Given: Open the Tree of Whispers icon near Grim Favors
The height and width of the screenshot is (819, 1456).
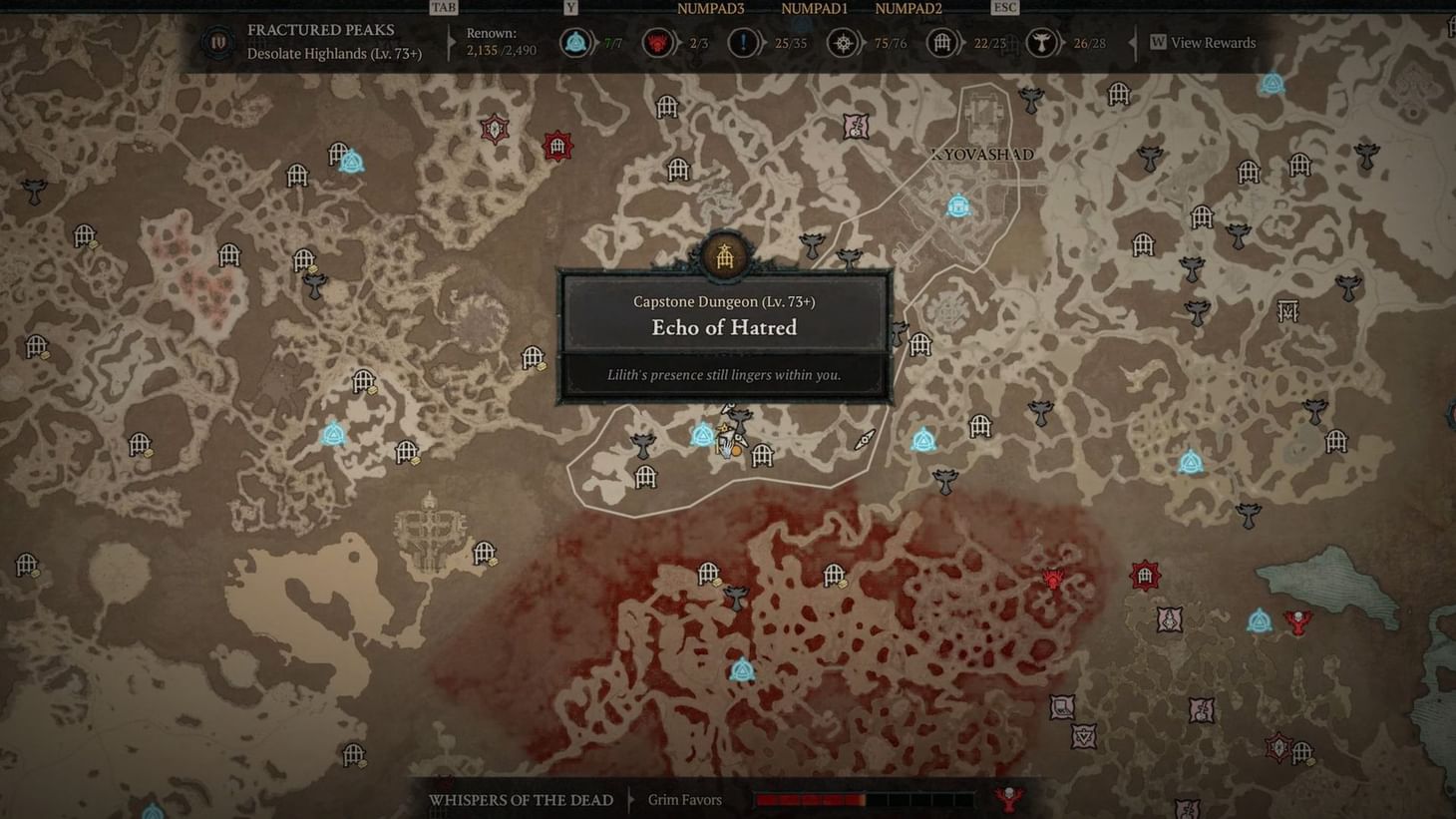Looking at the screenshot, I should click(x=1009, y=797).
